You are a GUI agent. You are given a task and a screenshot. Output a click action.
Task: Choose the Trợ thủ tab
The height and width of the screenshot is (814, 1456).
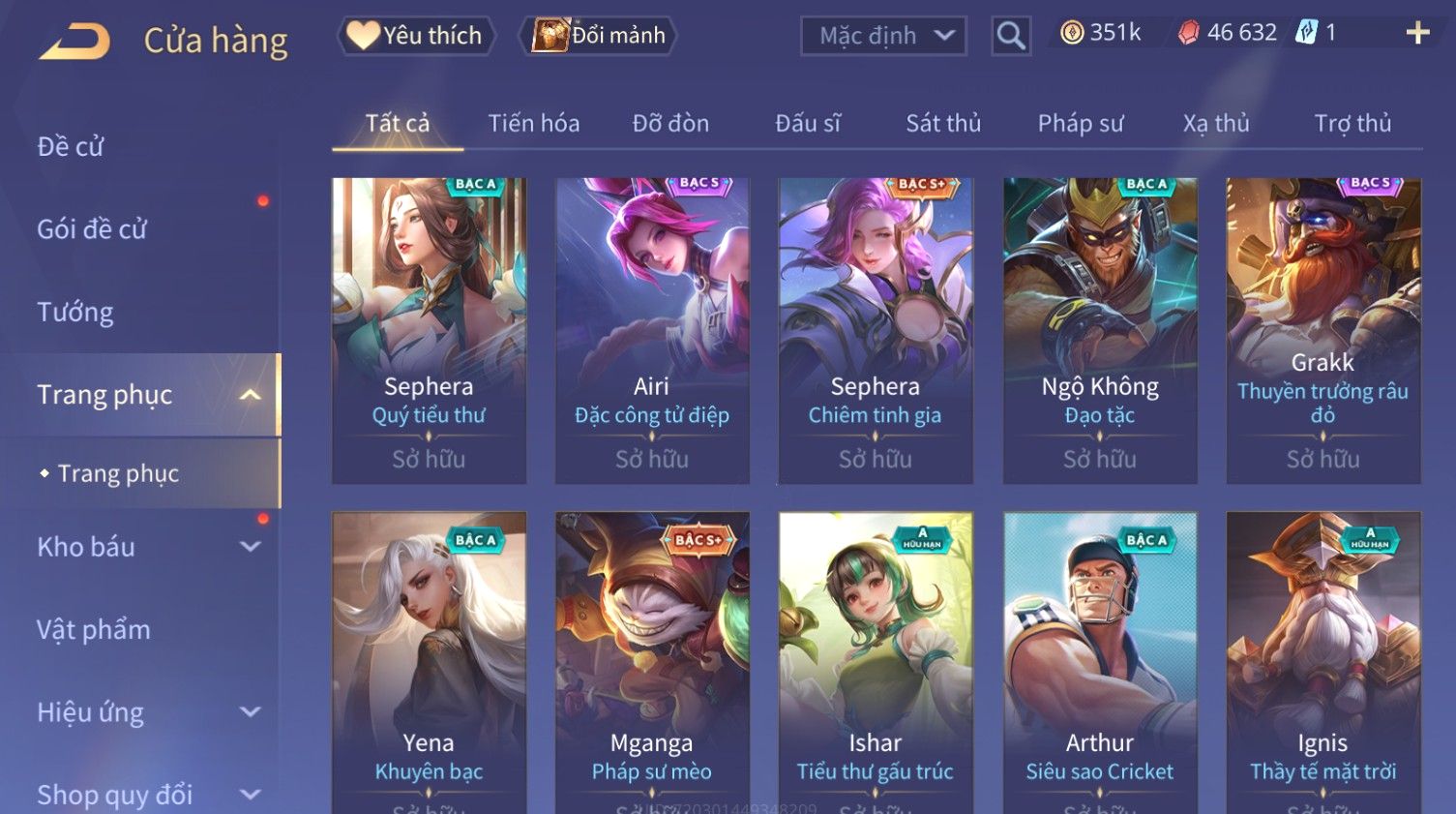1352,124
